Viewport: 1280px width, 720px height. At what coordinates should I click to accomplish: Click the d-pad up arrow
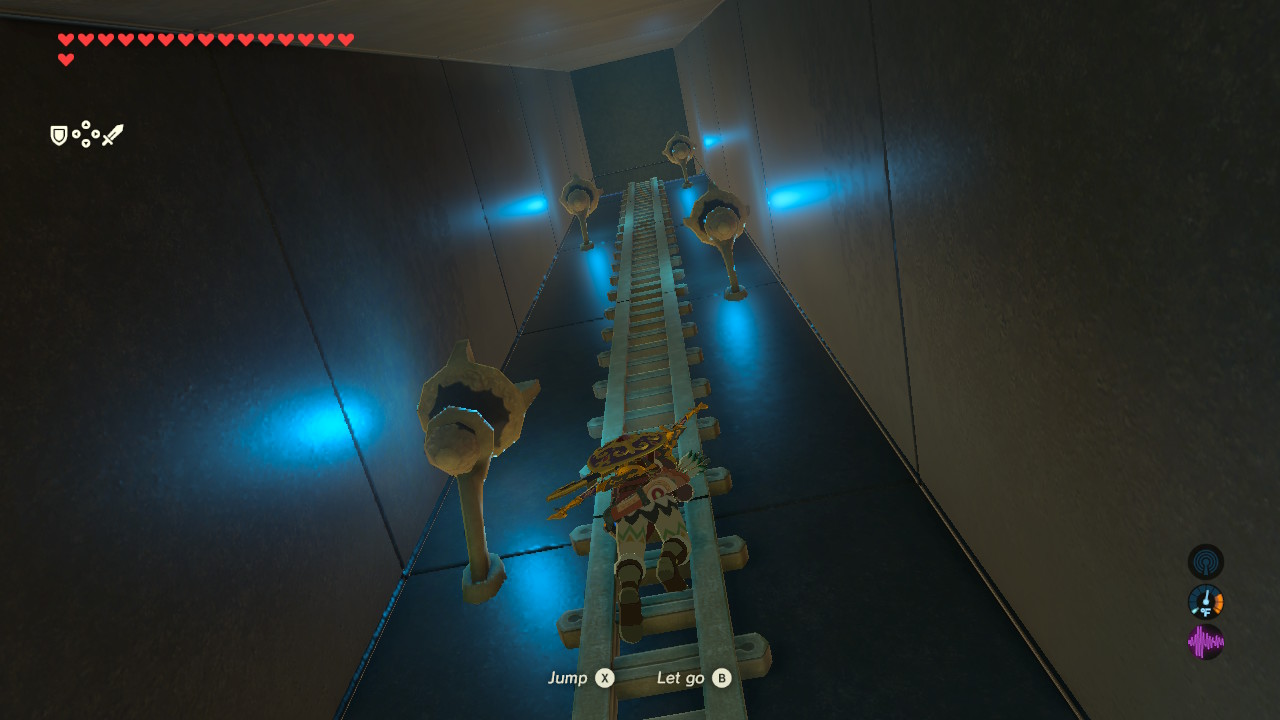(x=85, y=123)
